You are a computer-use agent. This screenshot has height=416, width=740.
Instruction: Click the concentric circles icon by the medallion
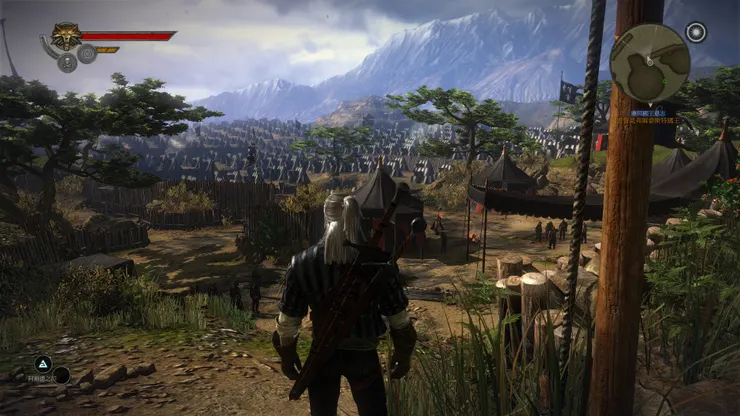[x=87, y=54]
